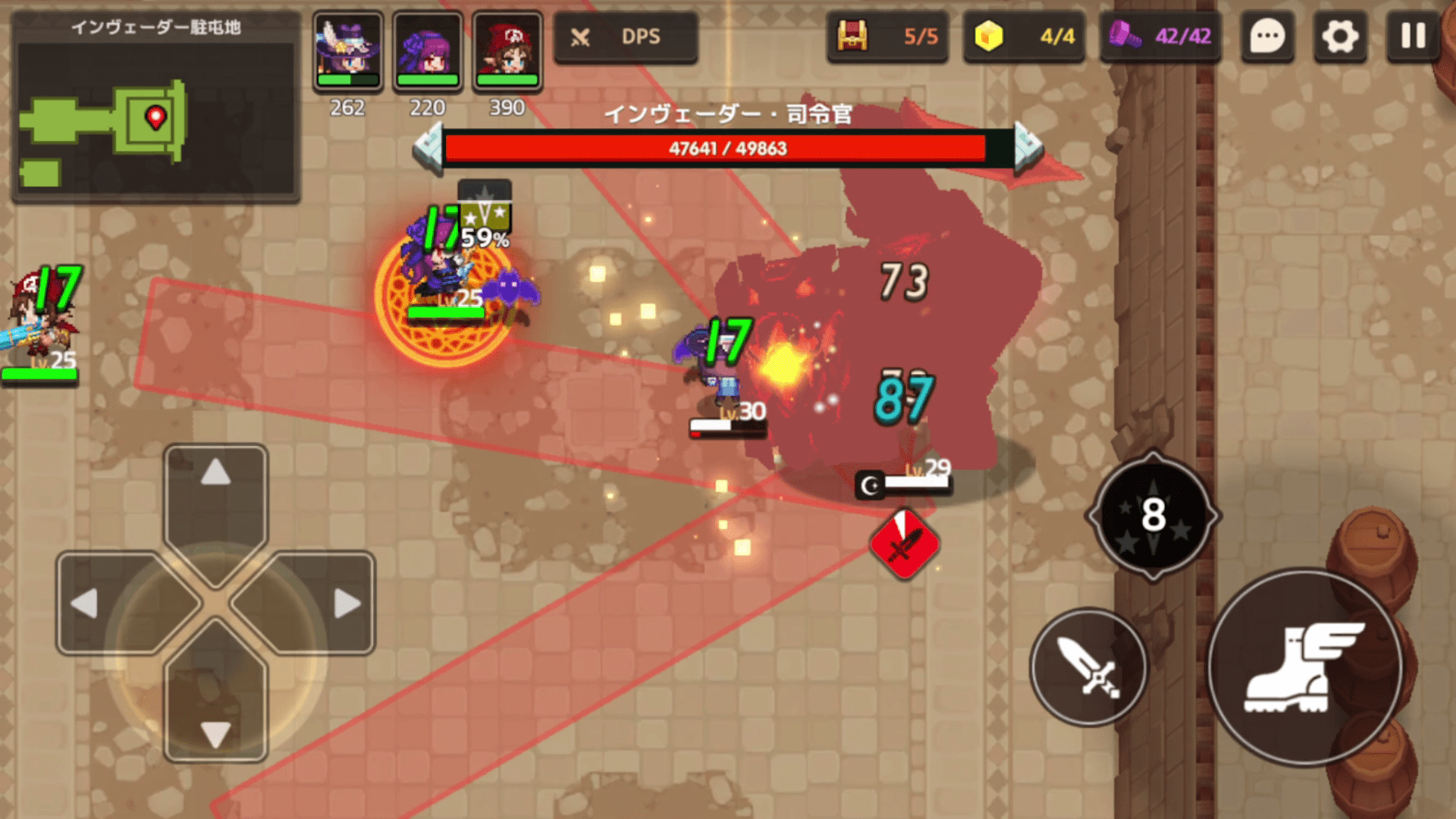Pause the game
The height and width of the screenshot is (819, 1456).
pos(1413,36)
